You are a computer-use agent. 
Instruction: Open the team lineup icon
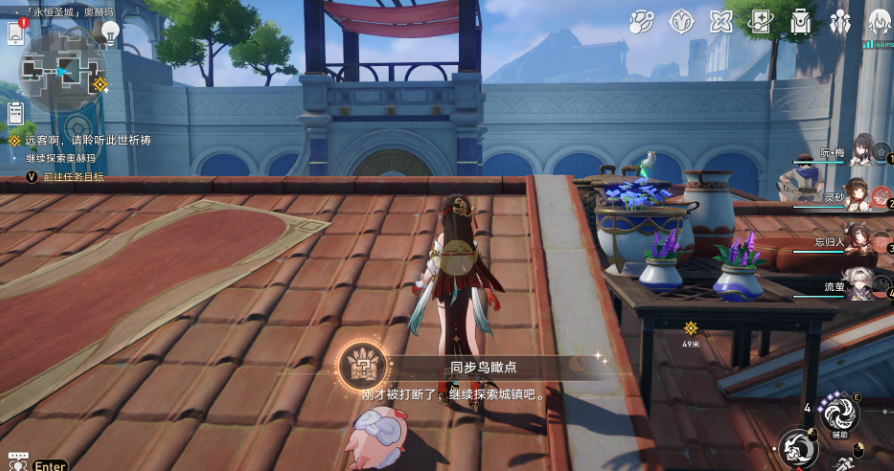click(840, 21)
